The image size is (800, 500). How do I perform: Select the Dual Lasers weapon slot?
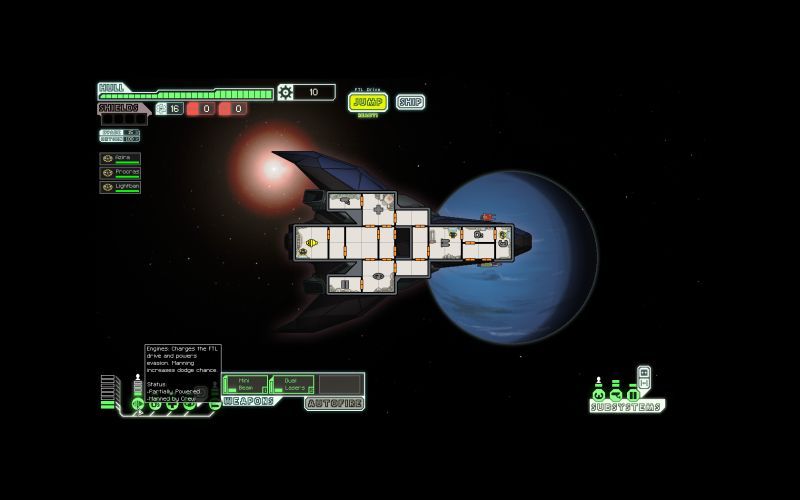click(x=292, y=384)
